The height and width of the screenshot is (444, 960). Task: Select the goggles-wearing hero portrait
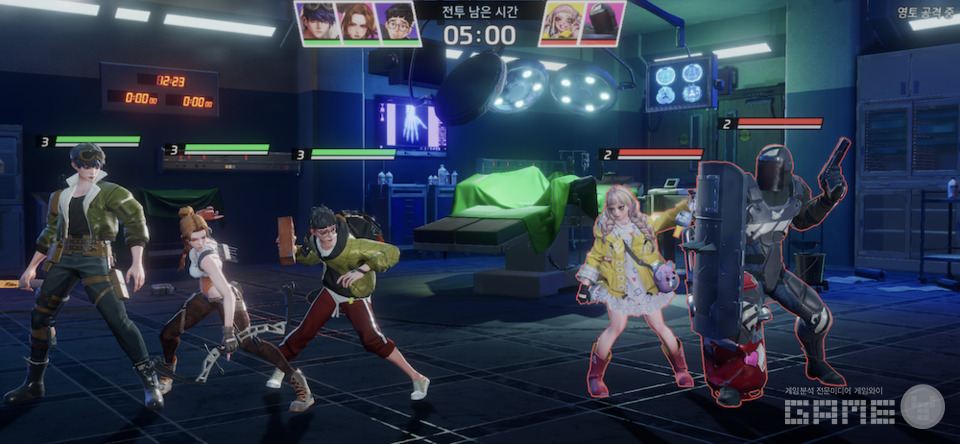pos(316,22)
